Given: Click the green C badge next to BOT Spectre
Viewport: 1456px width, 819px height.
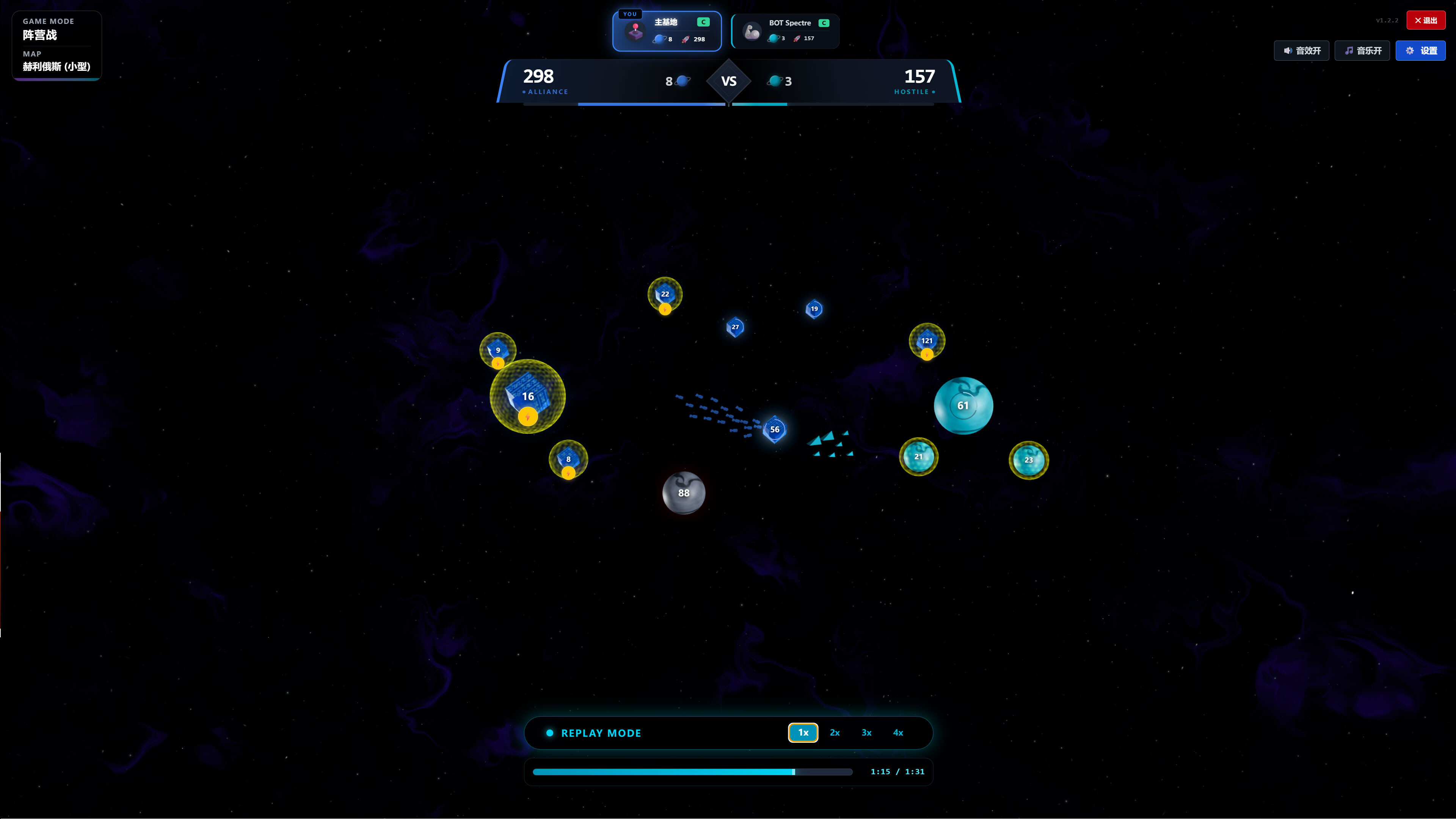Looking at the screenshot, I should point(824,23).
